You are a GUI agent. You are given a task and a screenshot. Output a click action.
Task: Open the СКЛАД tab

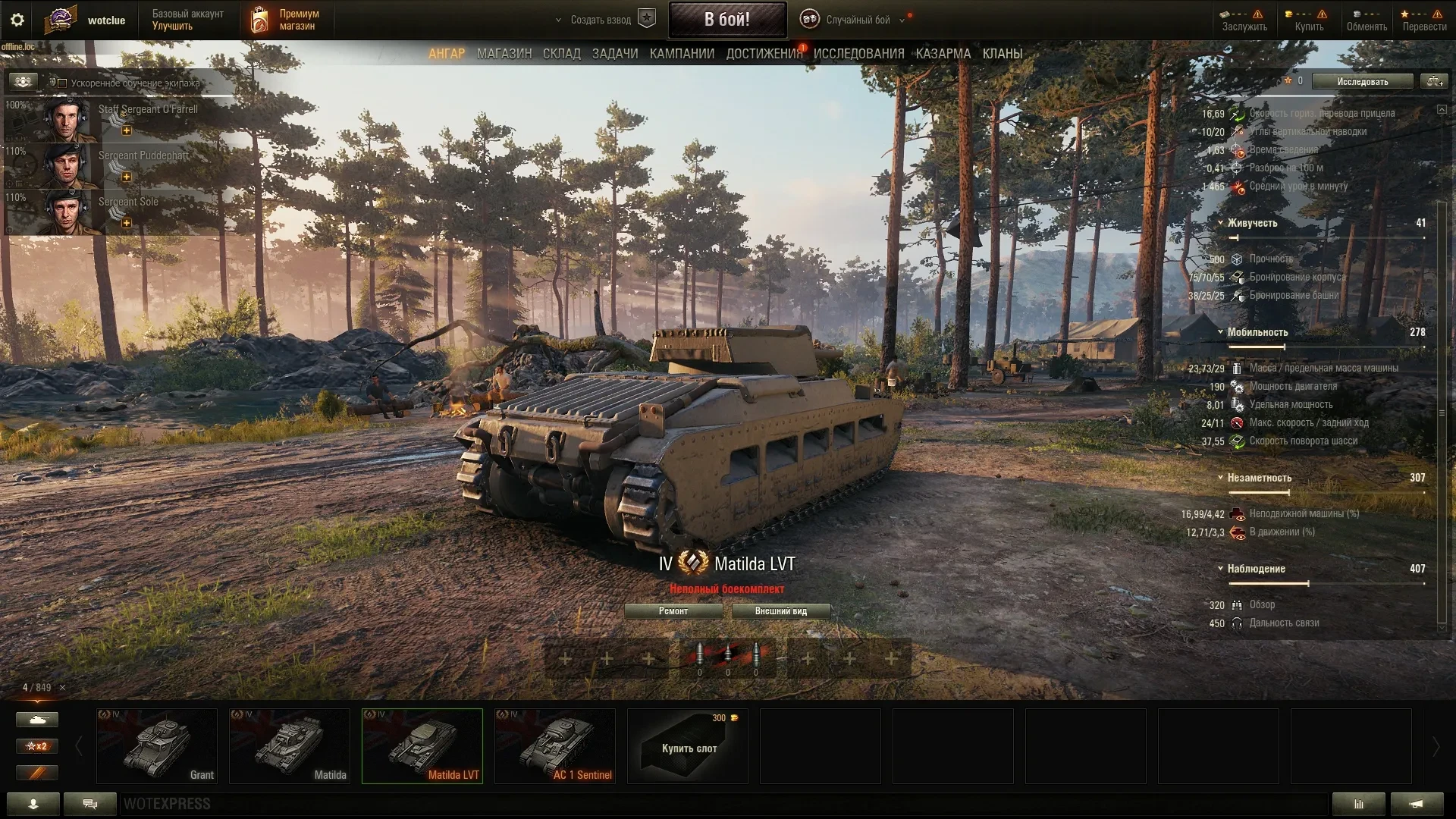point(561,54)
